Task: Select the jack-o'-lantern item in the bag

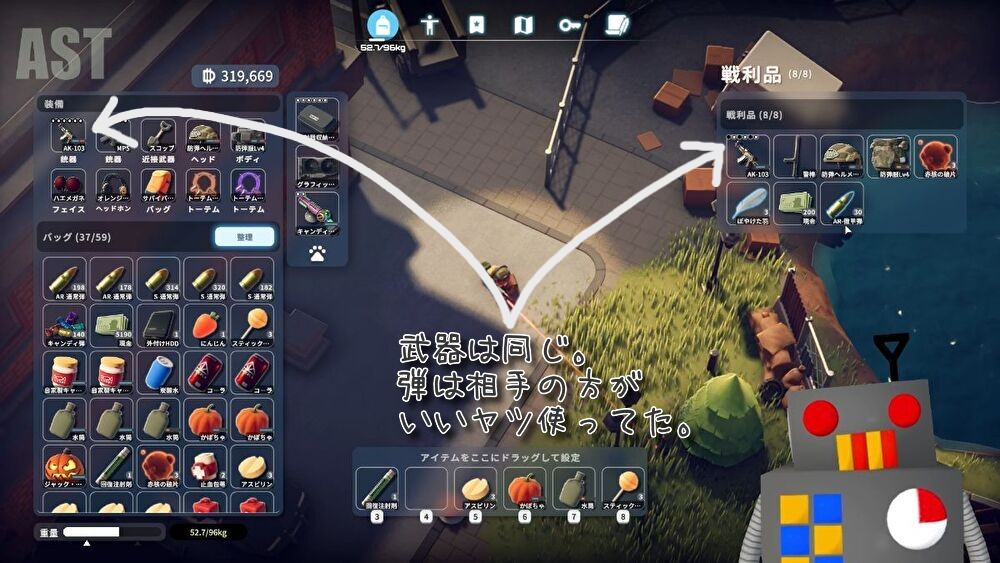Action: pos(65,465)
